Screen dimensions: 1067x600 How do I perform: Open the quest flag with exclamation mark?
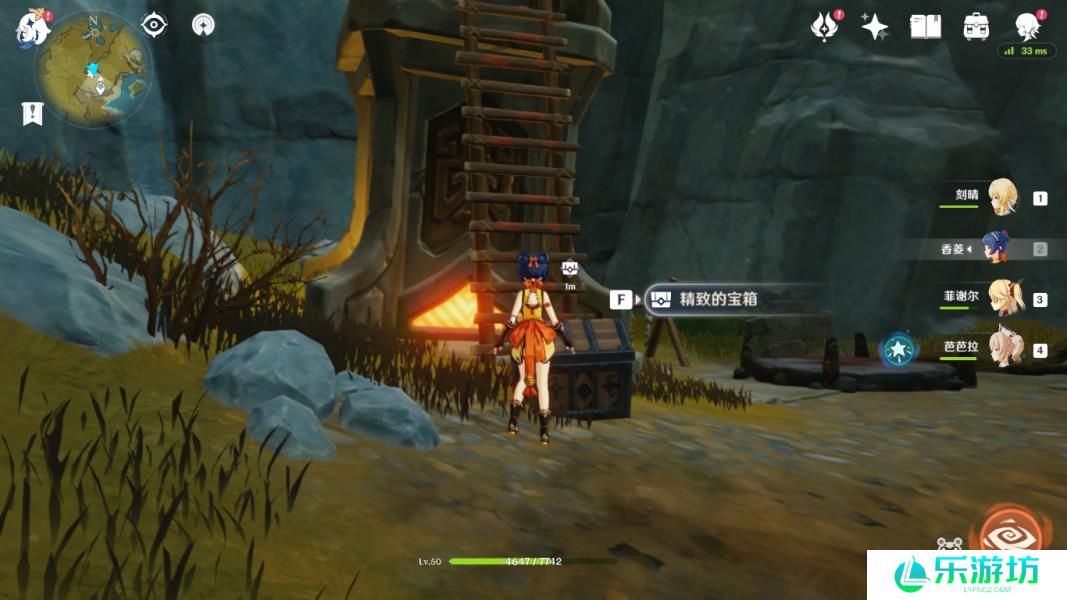32,113
